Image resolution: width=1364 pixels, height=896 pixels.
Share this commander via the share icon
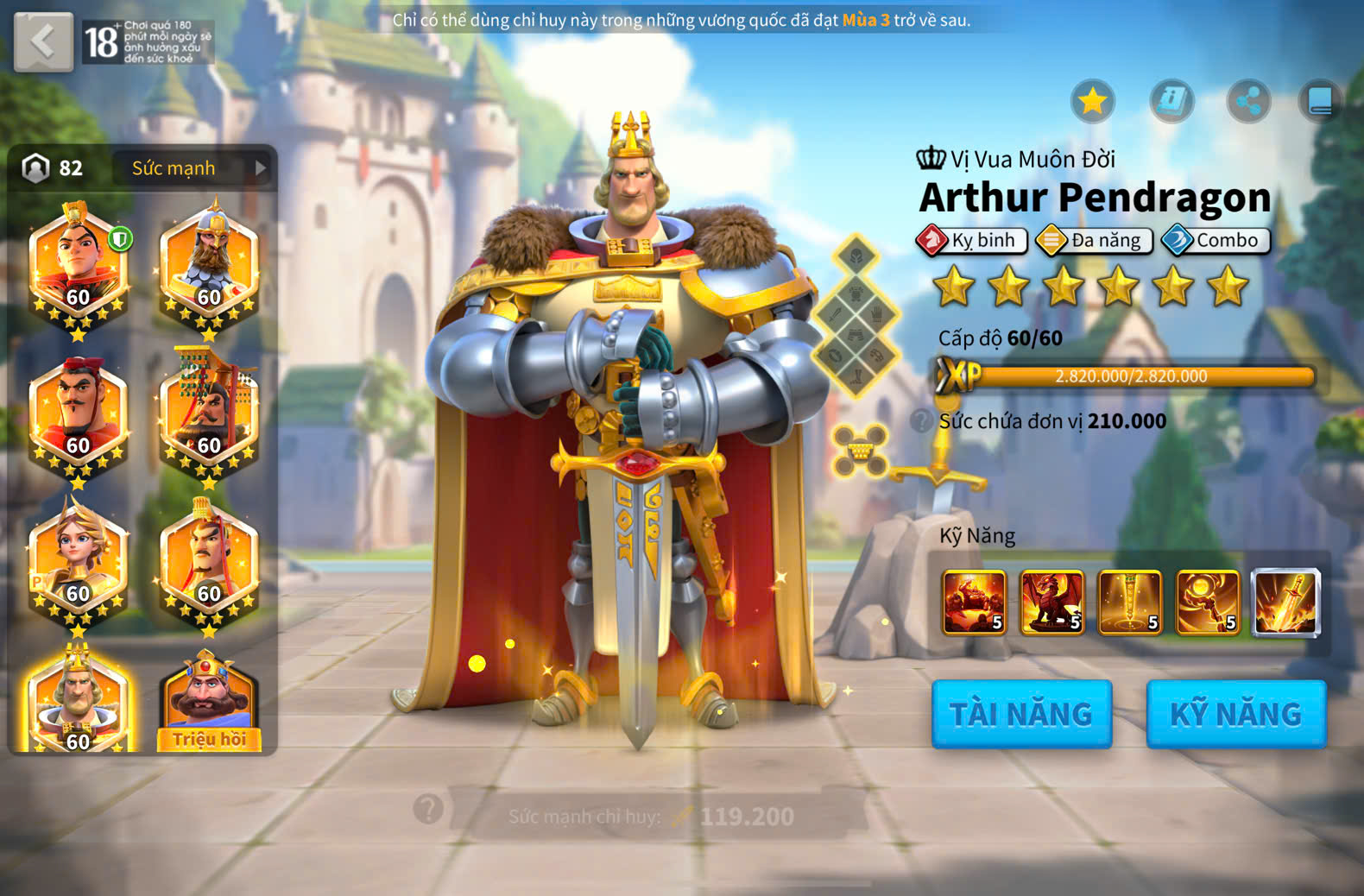click(1248, 102)
